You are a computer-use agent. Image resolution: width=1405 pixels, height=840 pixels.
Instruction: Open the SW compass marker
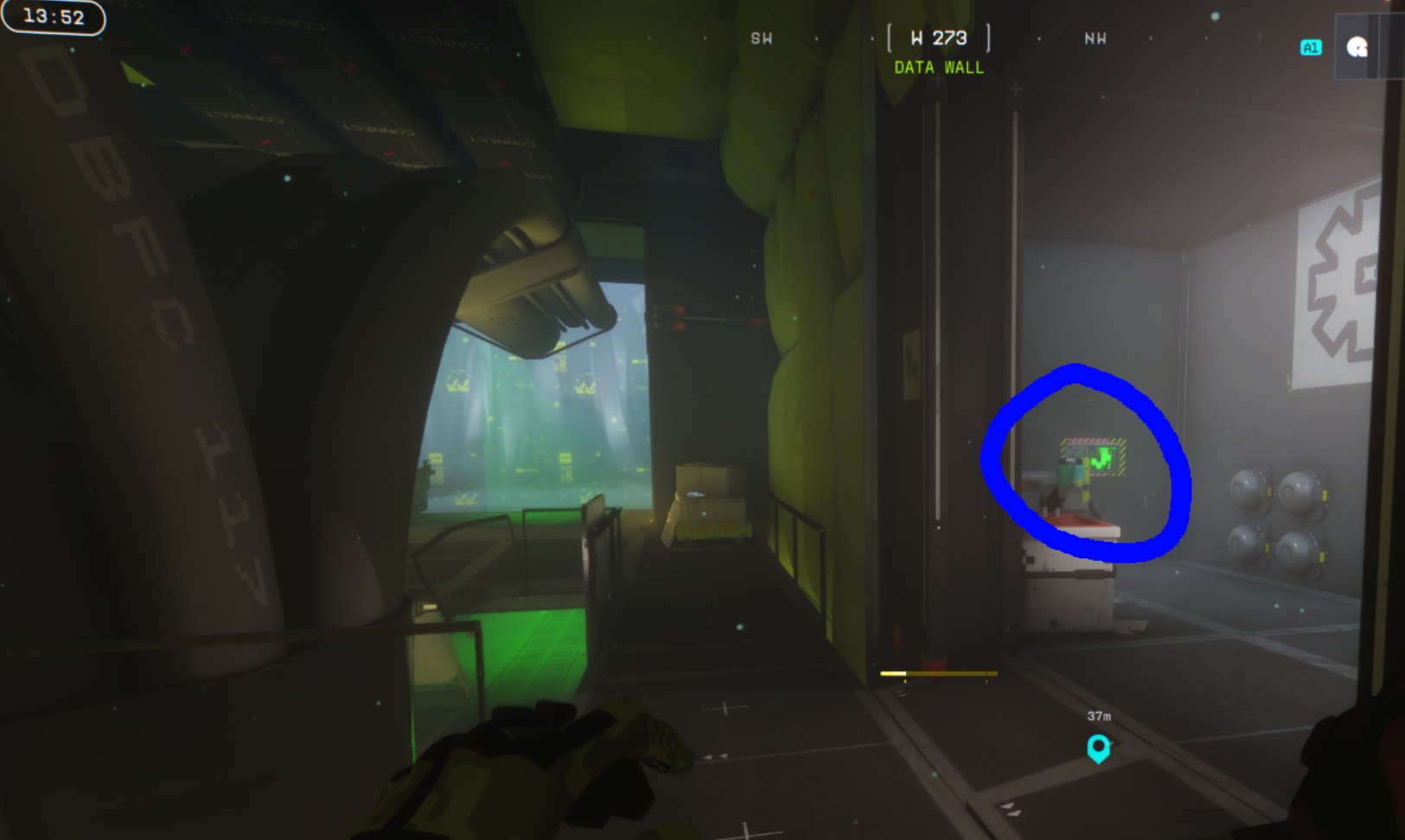click(x=760, y=38)
